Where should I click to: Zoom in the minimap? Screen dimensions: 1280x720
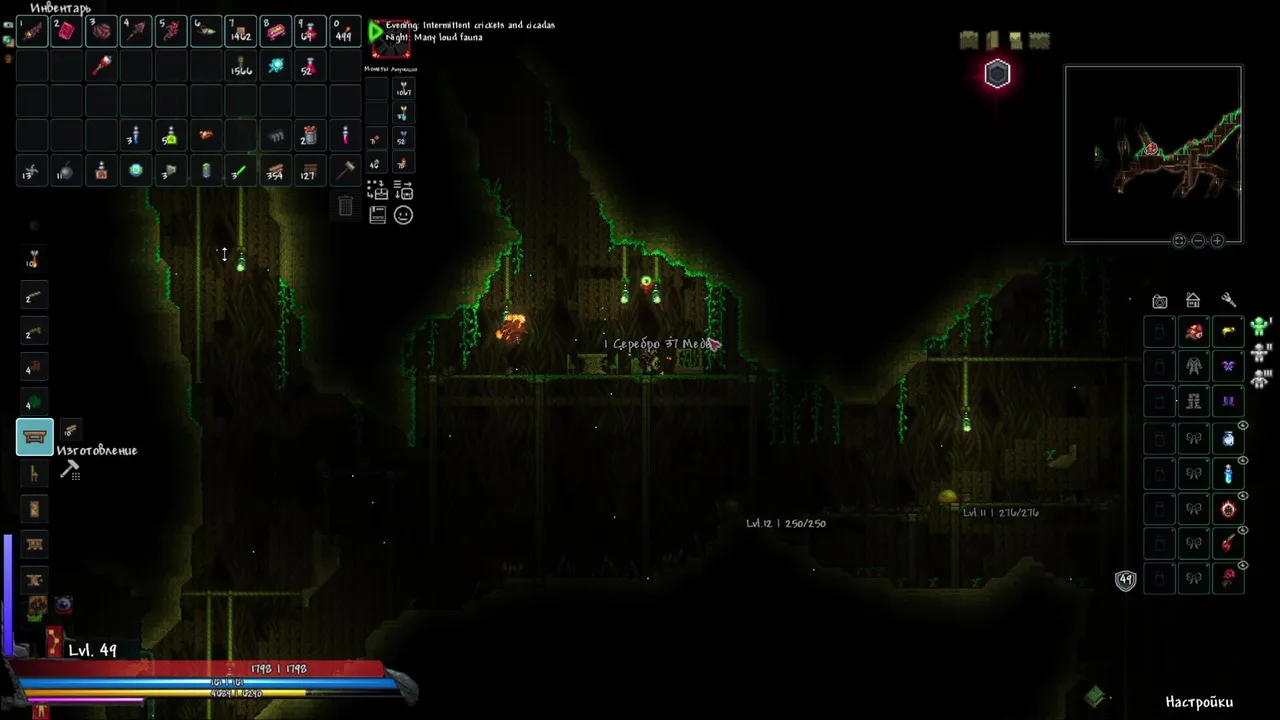(1217, 241)
